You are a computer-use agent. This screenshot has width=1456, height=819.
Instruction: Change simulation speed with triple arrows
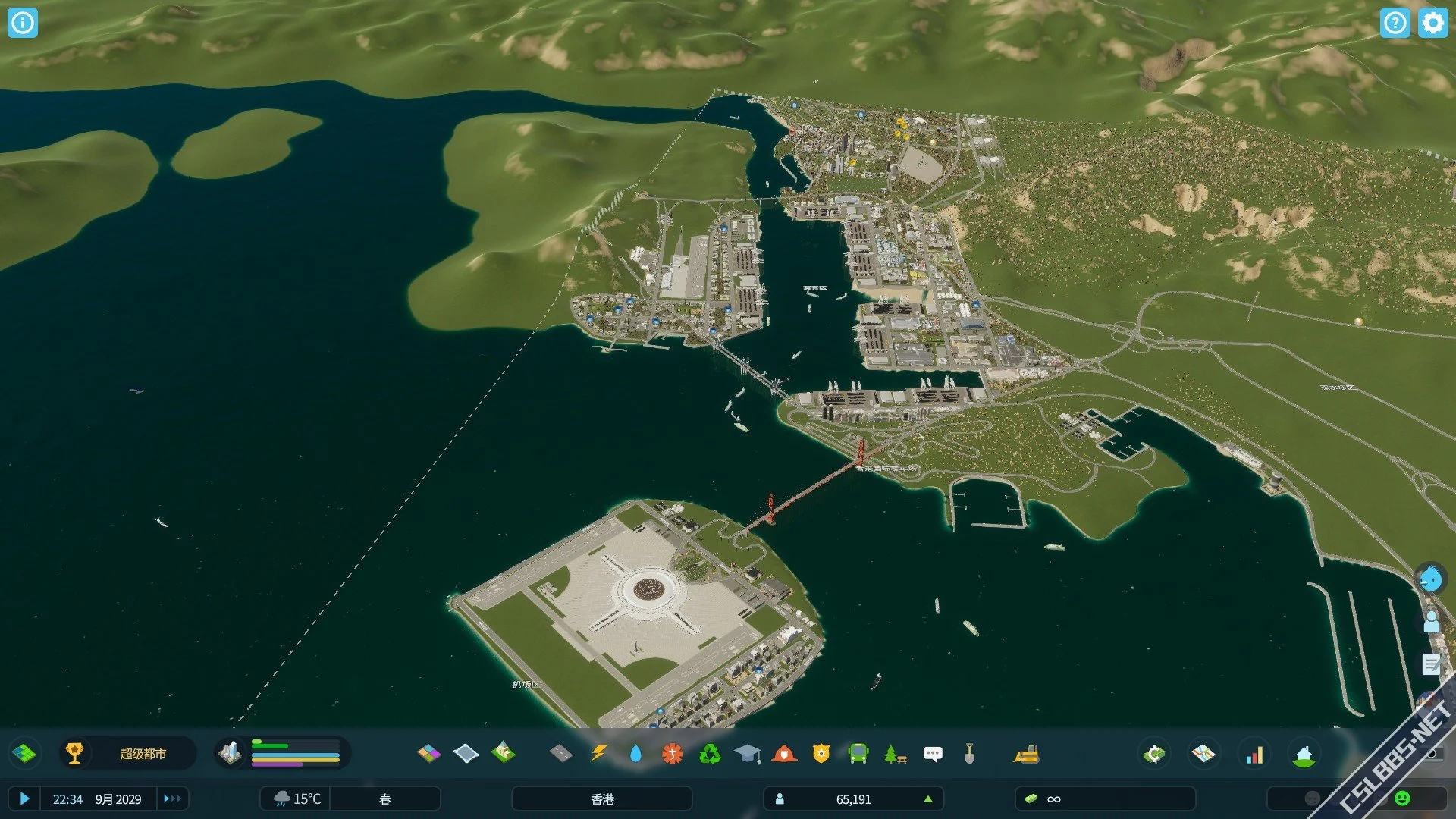click(x=172, y=799)
